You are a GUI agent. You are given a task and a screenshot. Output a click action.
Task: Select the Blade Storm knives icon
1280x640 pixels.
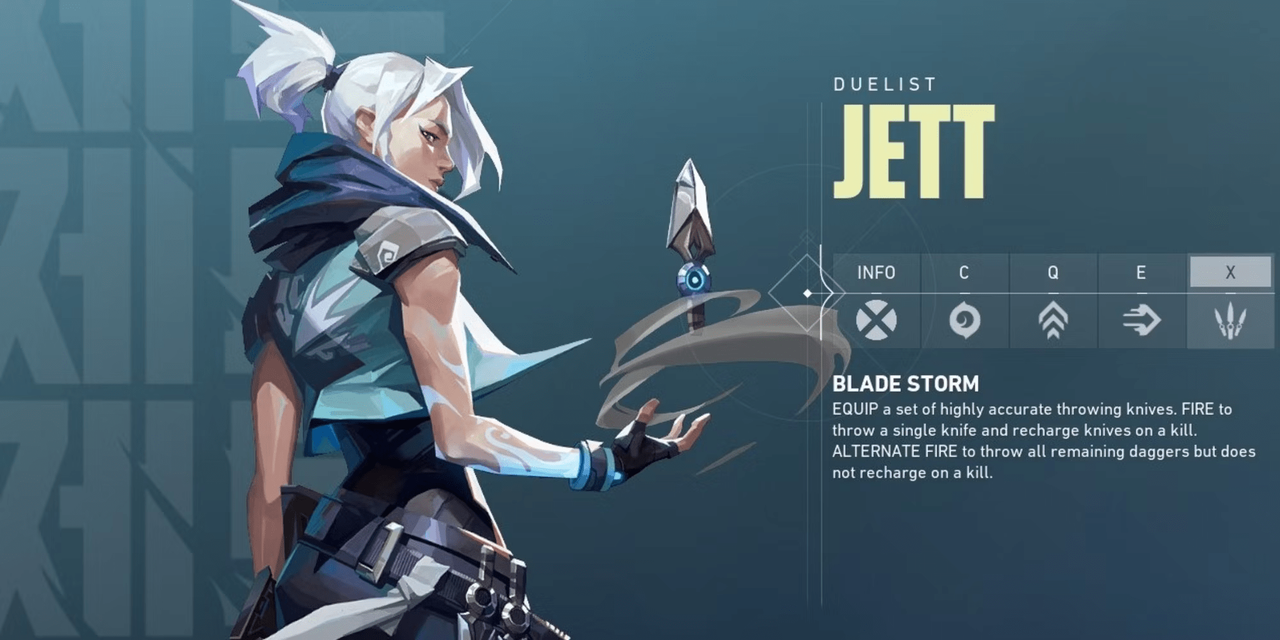pos(1230,321)
